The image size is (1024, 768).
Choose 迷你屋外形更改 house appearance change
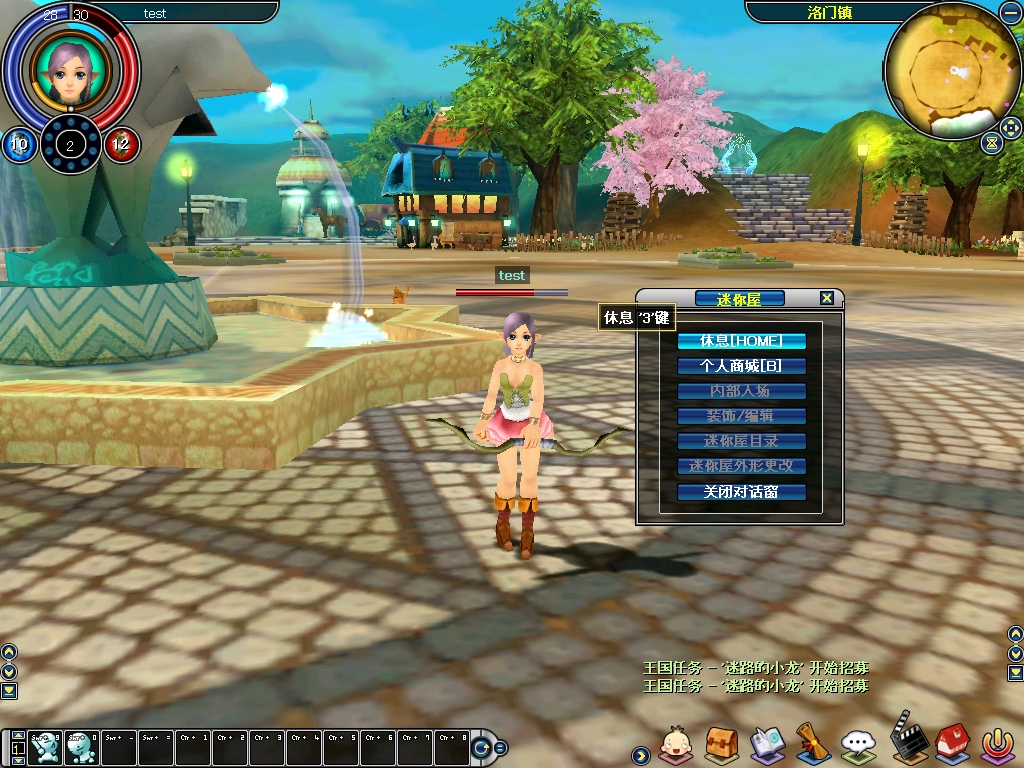tap(741, 466)
